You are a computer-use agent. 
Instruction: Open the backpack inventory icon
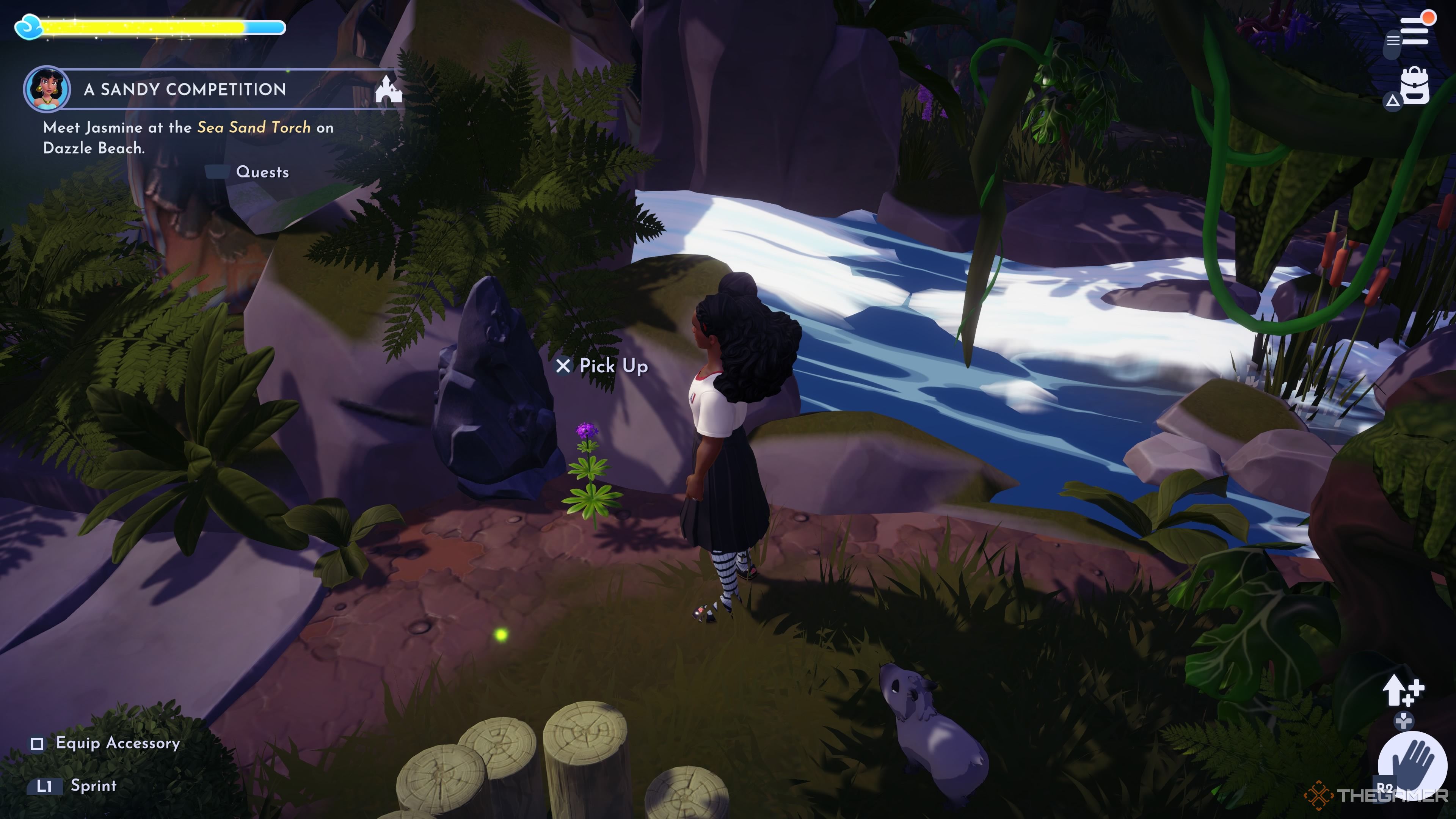pyautogui.click(x=1415, y=85)
